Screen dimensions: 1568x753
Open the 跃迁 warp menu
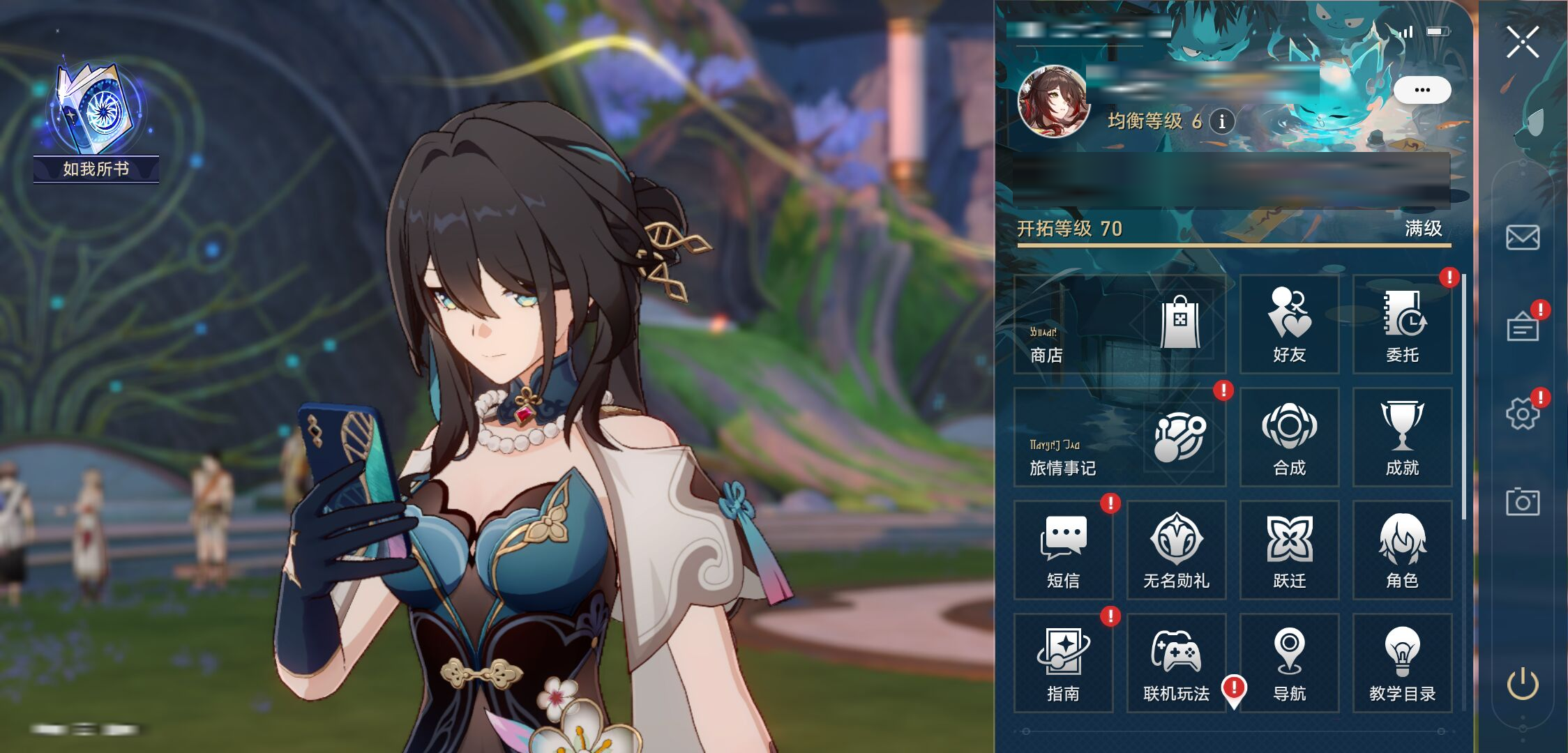[1289, 550]
